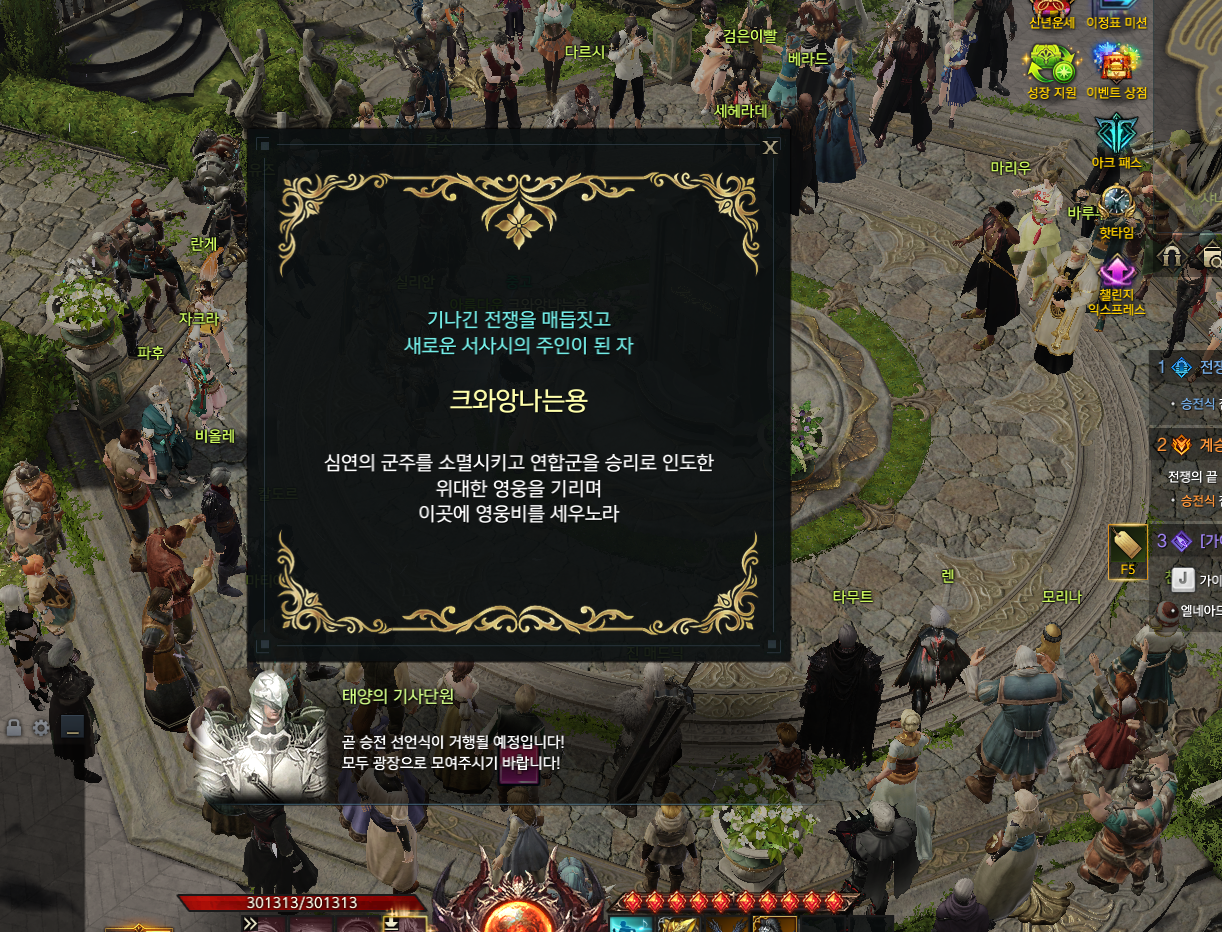Open the 챌린지 익스프레스 challenge express

click(1117, 273)
